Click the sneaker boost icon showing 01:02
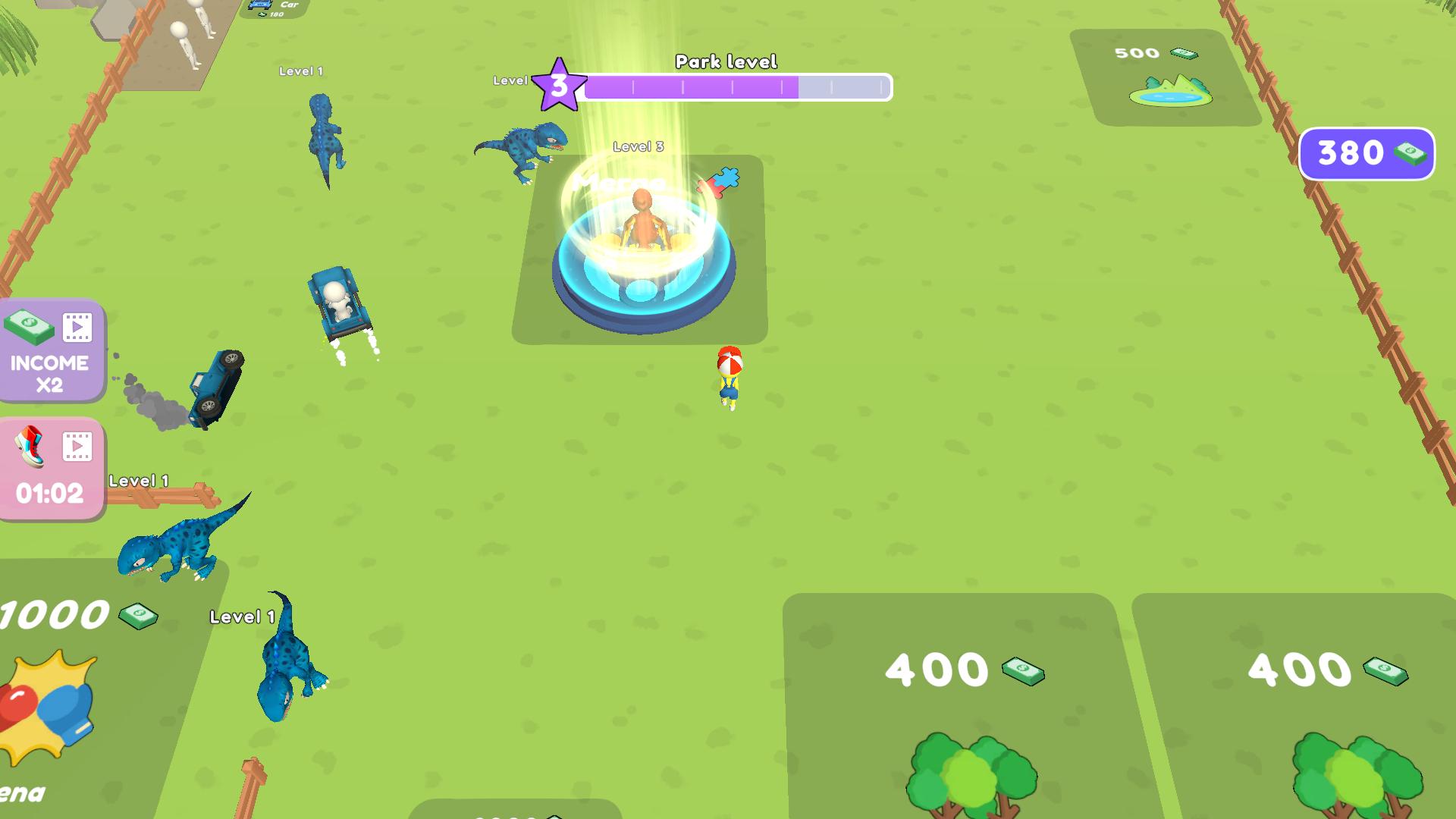The image size is (1456, 819). click(x=30, y=446)
